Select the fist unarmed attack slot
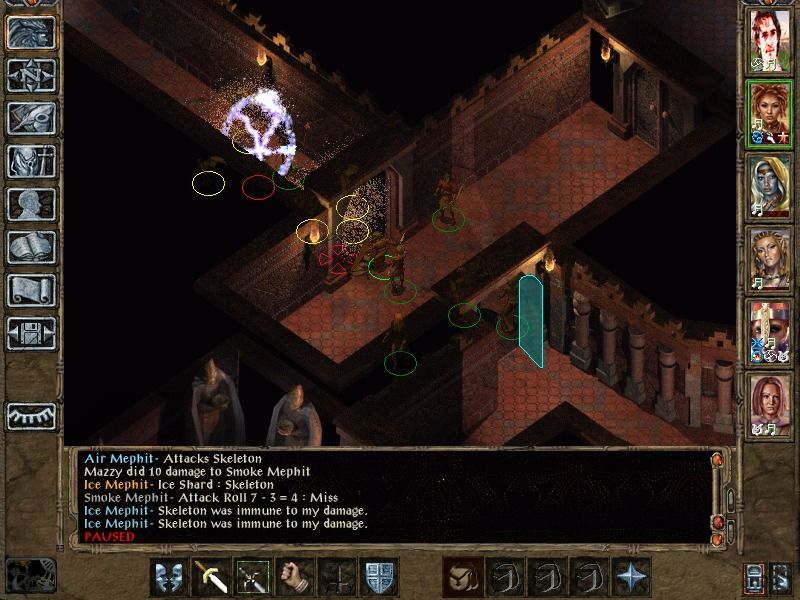 pos(294,577)
